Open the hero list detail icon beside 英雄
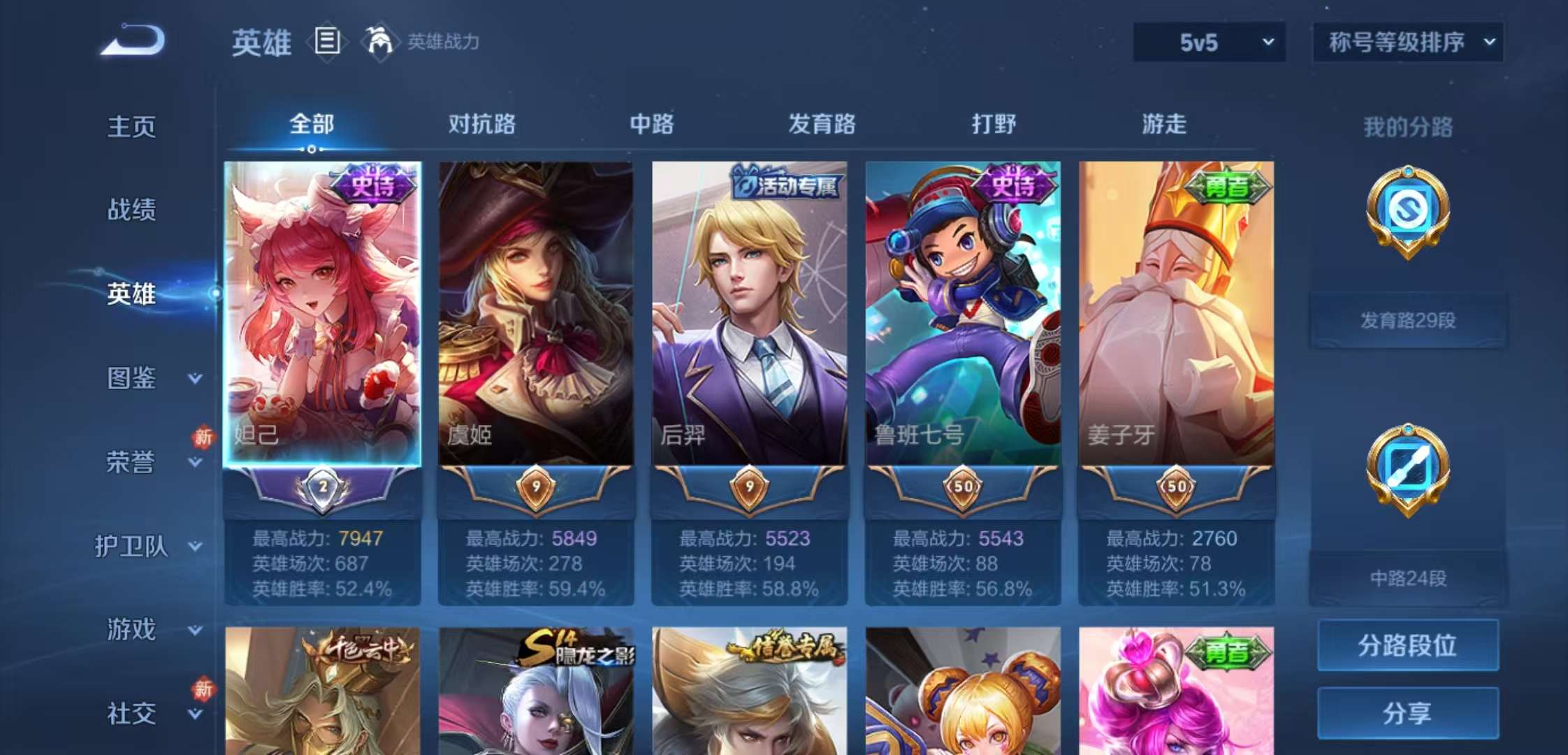The image size is (1568, 755). click(325, 42)
